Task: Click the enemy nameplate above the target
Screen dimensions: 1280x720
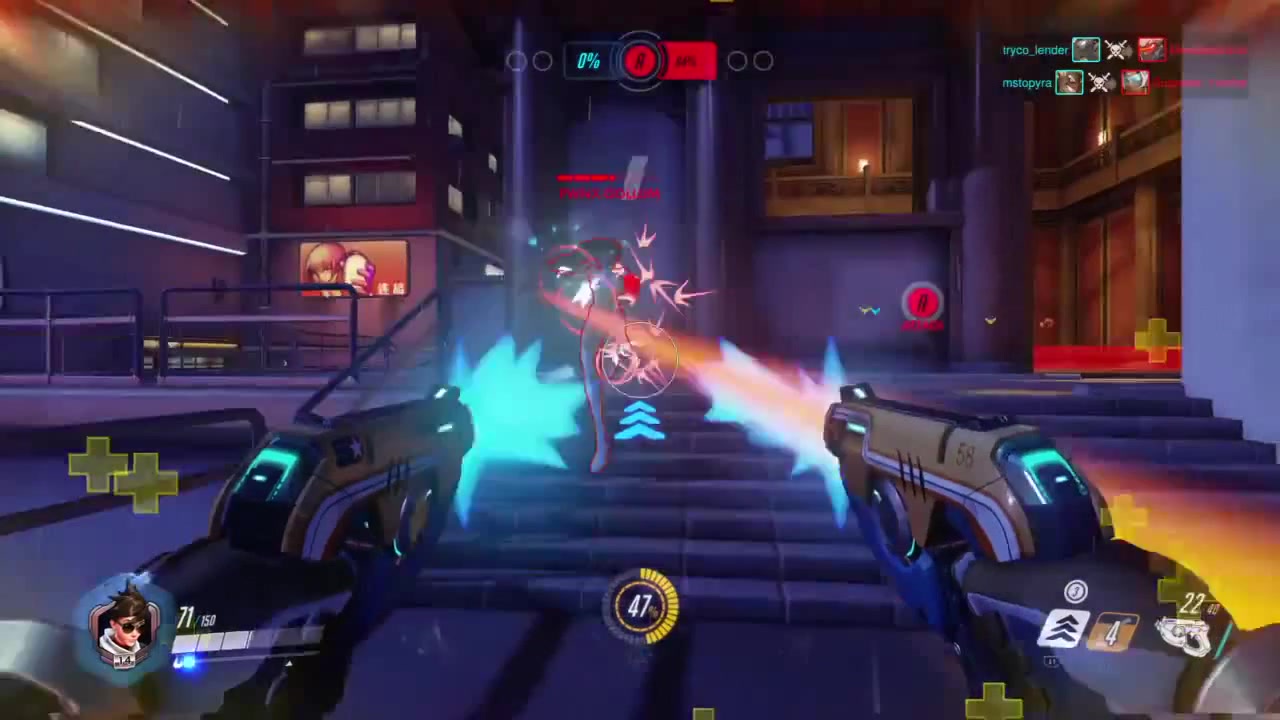Action: 610,192
